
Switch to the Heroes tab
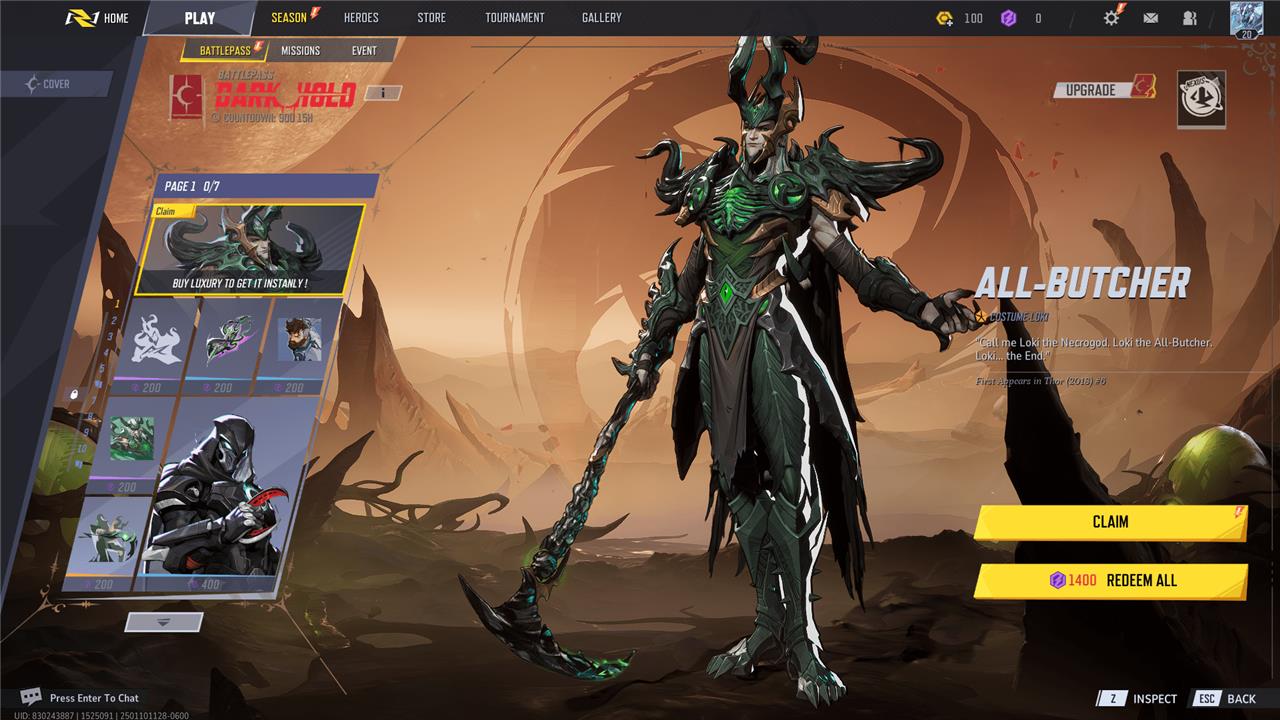pos(361,18)
